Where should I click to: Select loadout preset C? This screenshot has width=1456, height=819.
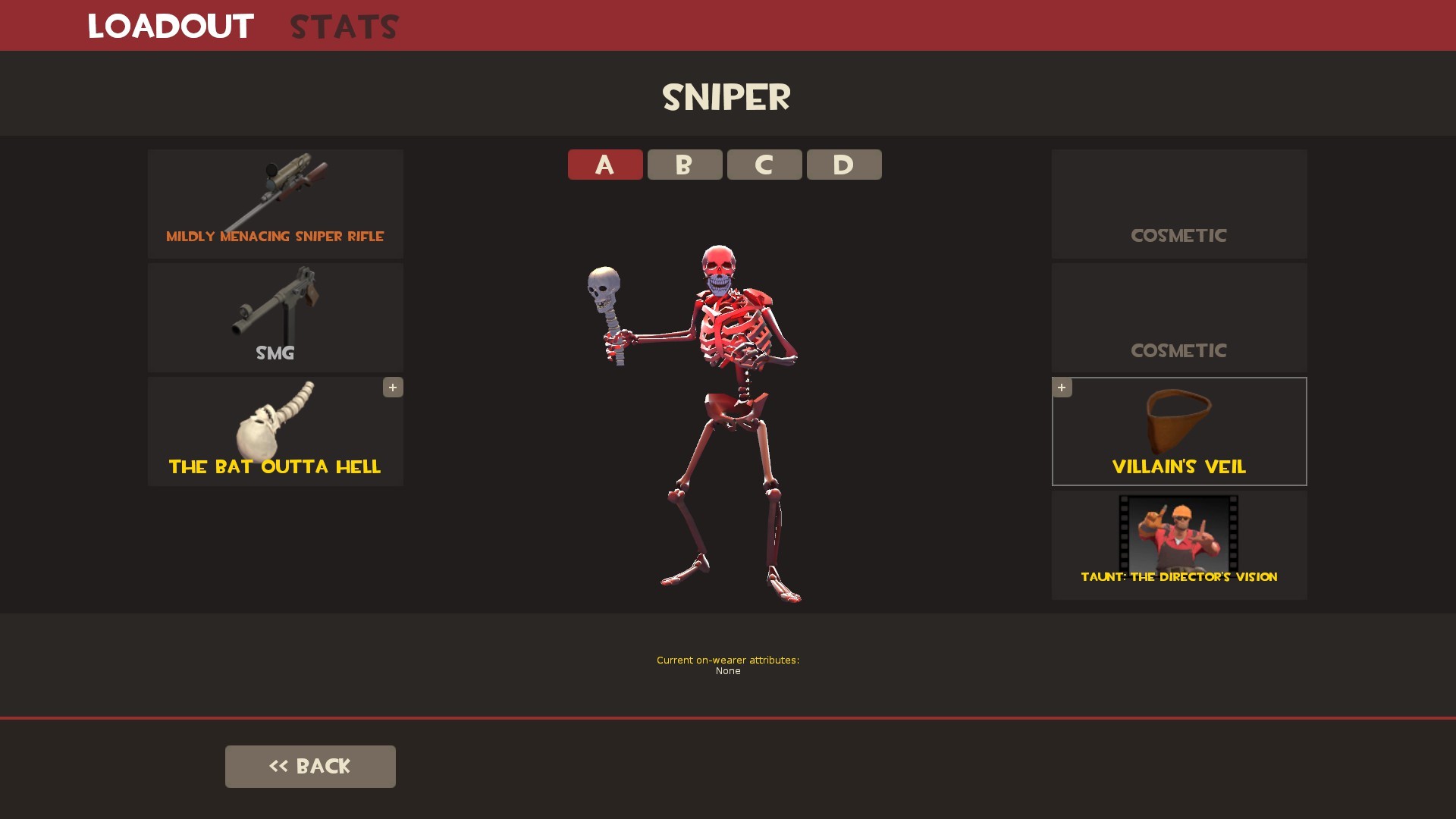[x=764, y=165]
